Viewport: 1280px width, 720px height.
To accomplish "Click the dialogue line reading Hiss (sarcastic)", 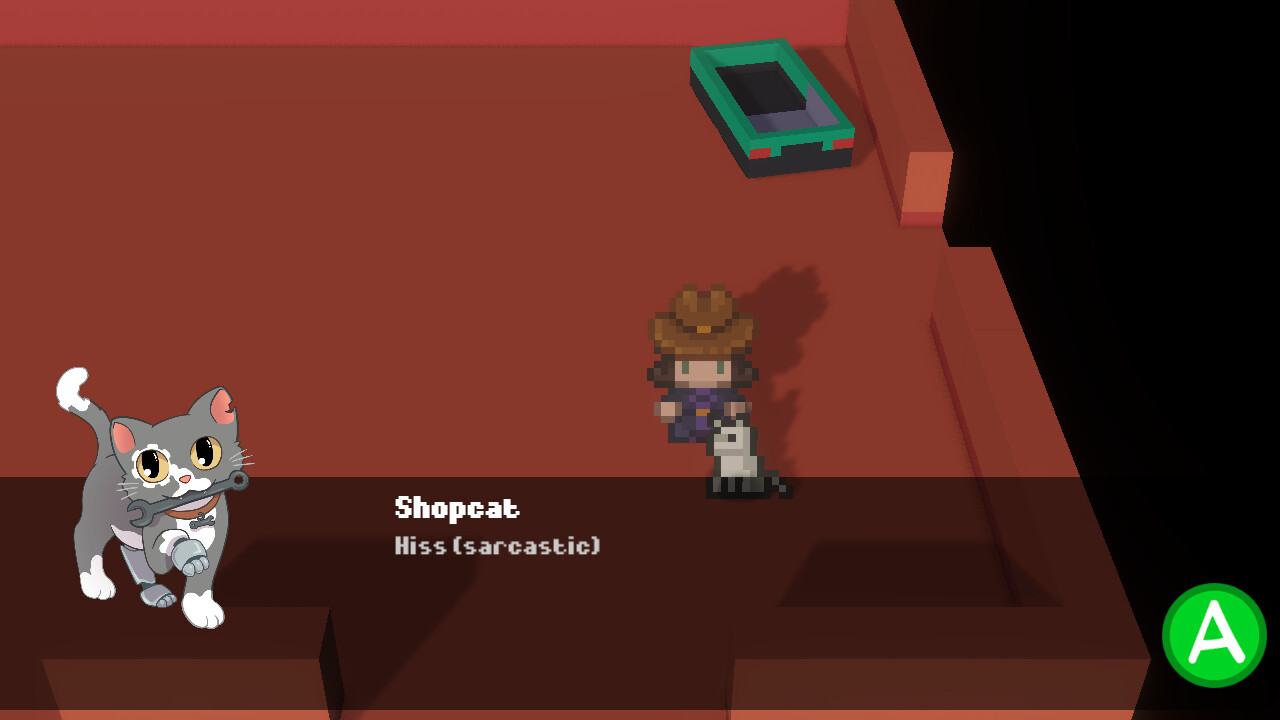I will [x=495, y=546].
